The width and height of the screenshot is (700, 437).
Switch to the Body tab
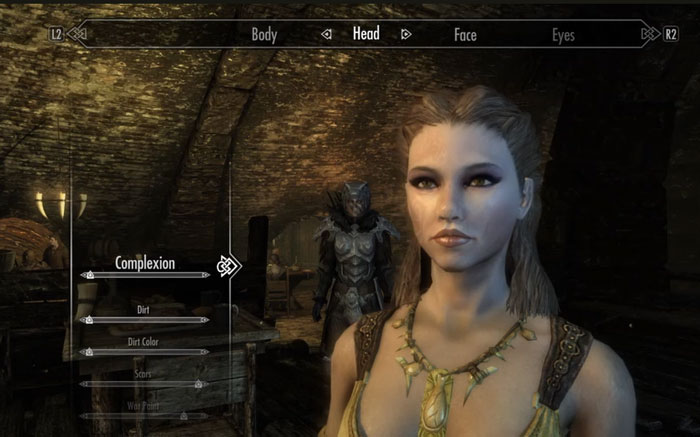click(x=264, y=35)
